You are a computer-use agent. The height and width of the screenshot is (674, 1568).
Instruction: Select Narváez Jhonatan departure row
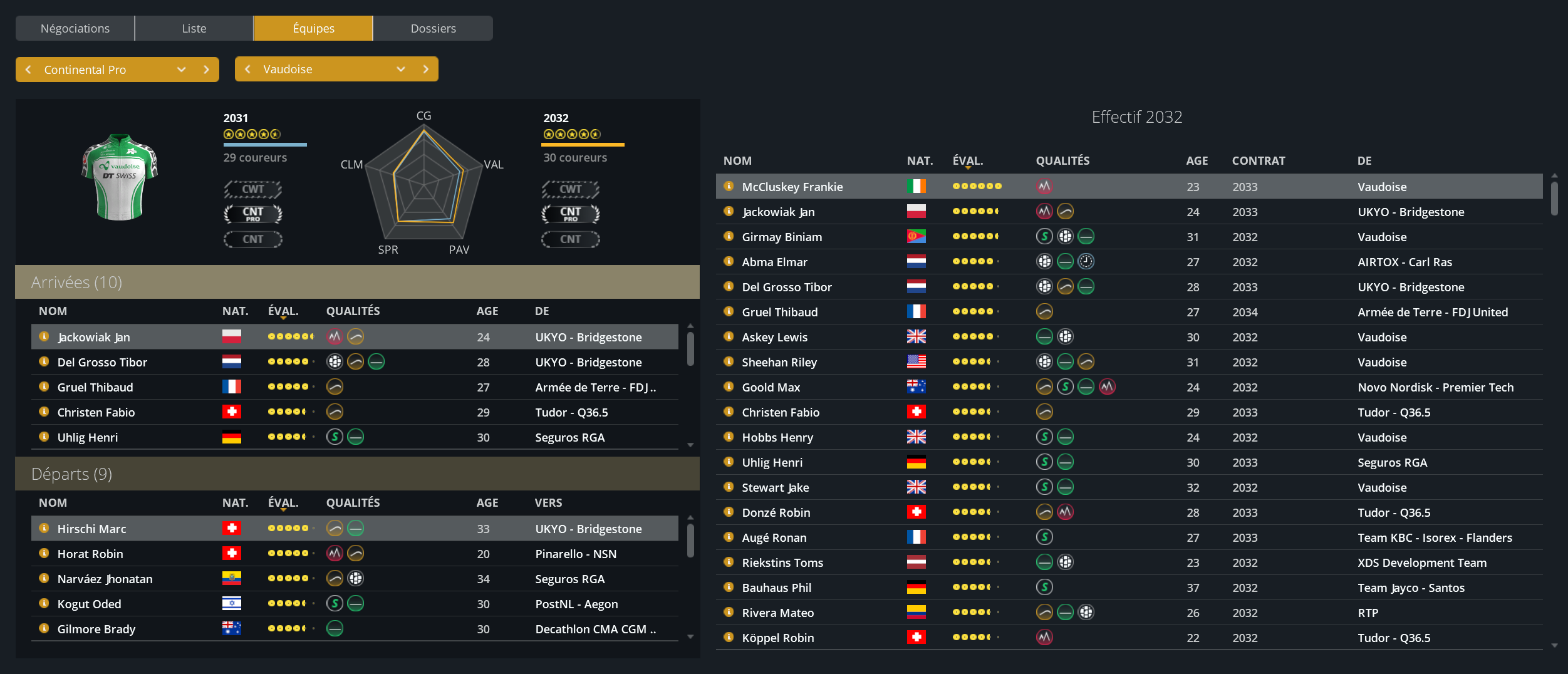pyautogui.click(x=105, y=579)
